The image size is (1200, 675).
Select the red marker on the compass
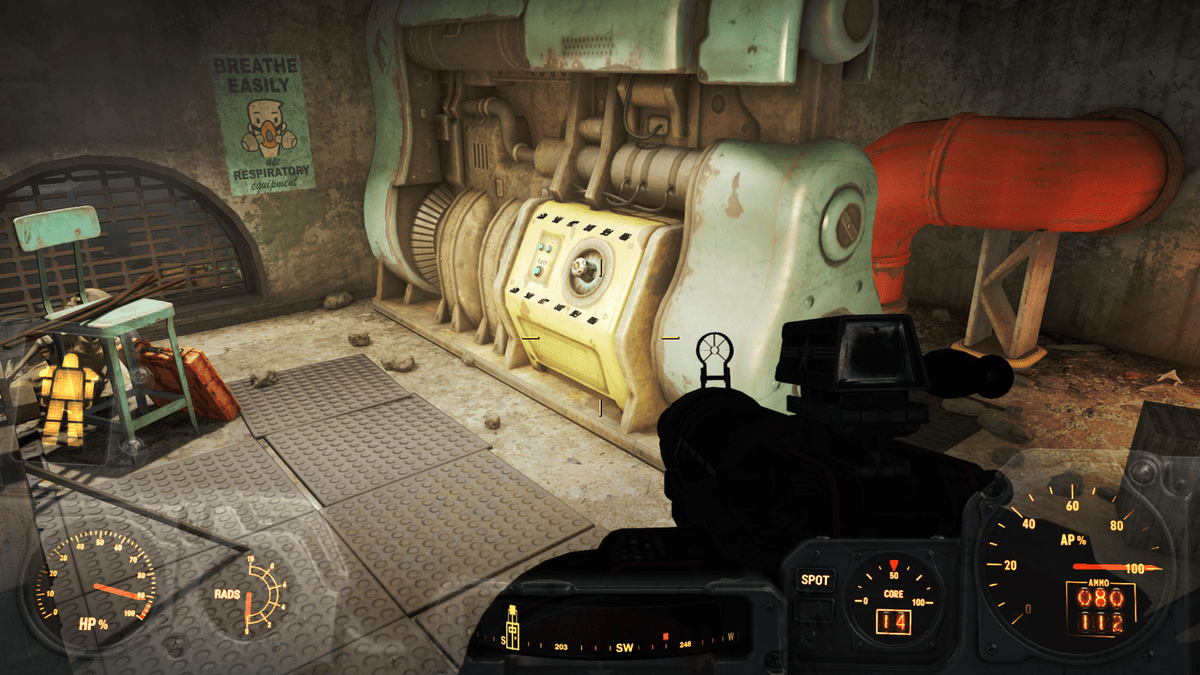664,636
